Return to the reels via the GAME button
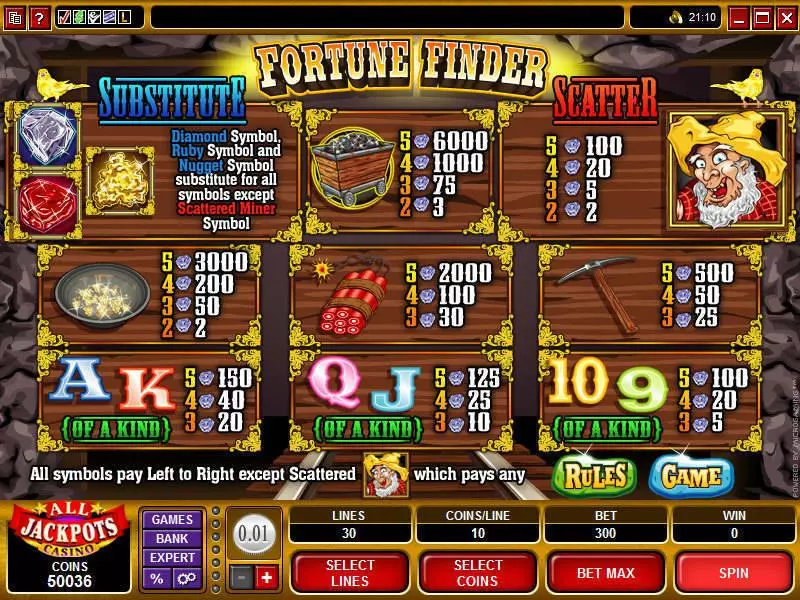The width and height of the screenshot is (800, 600). pos(691,476)
